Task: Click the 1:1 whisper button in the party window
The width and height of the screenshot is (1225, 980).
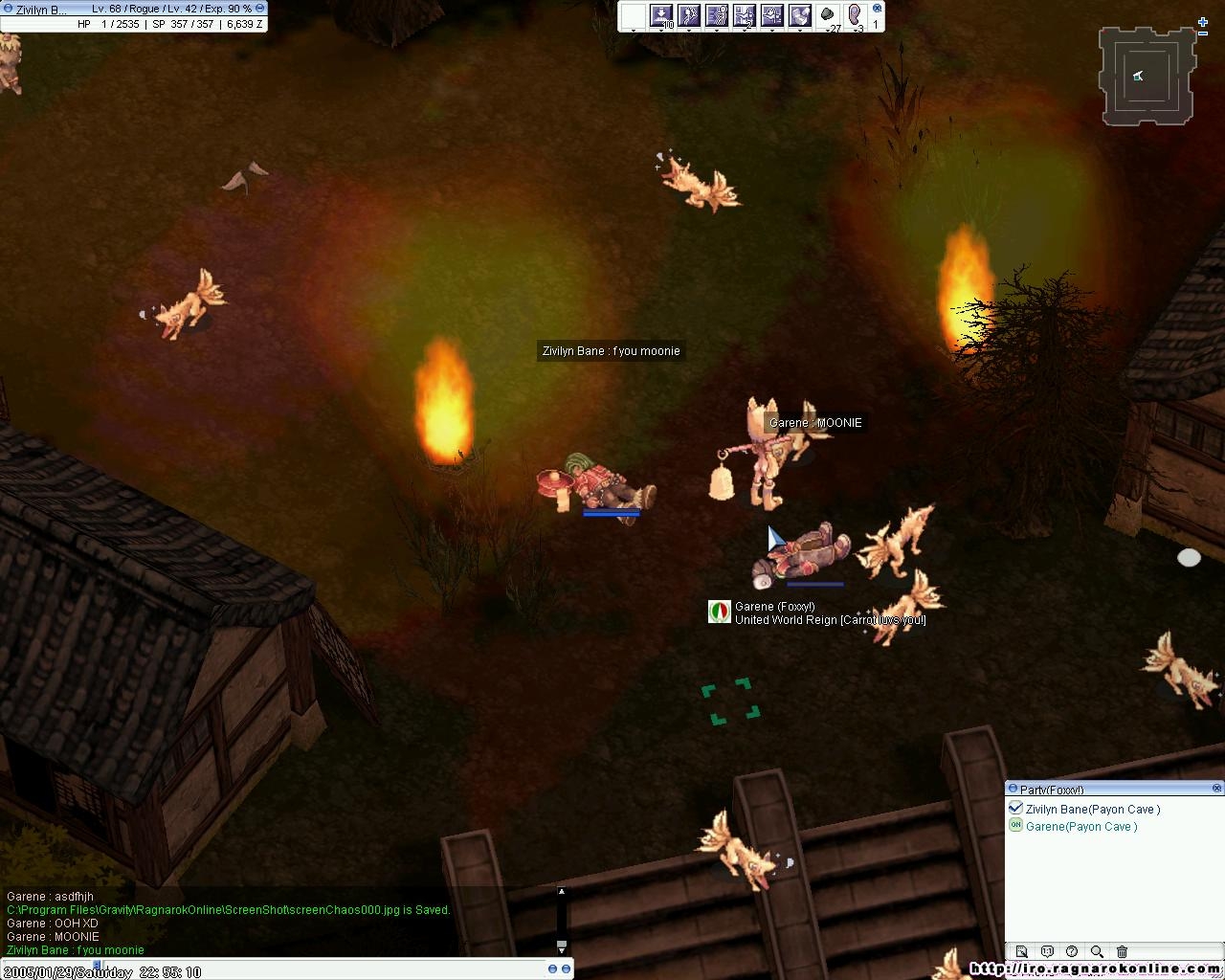Action: coord(1047,951)
